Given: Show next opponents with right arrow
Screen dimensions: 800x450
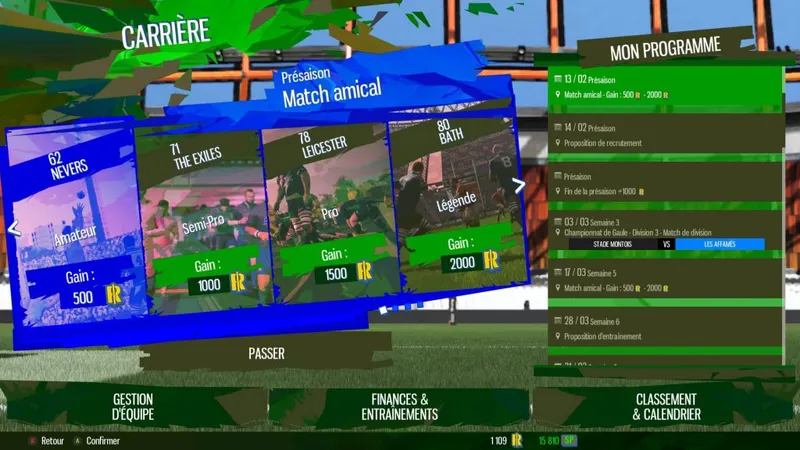Looking at the screenshot, I should click(518, 185).
